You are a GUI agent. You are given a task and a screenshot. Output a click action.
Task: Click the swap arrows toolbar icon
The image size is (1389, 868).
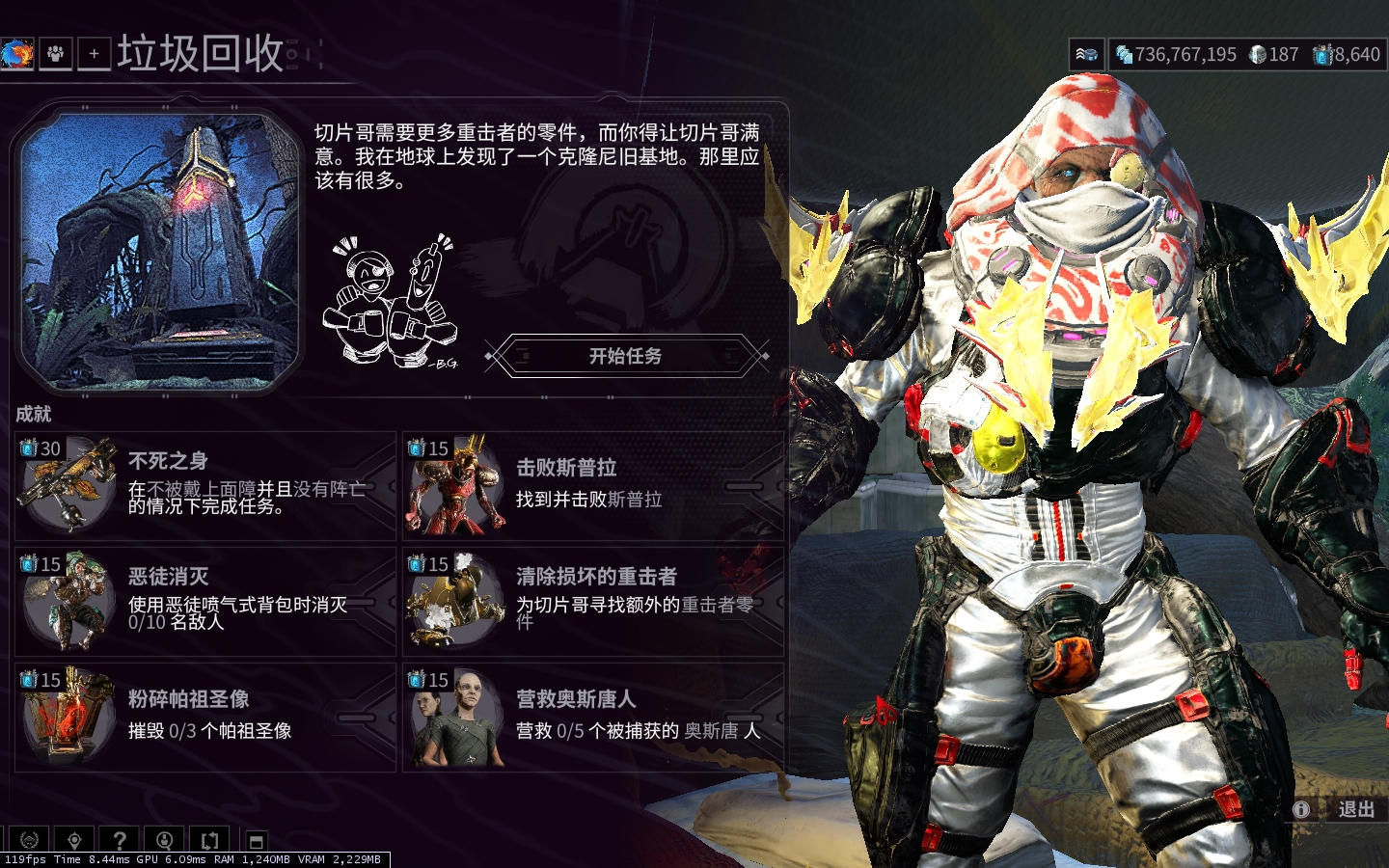click(210, 840)
